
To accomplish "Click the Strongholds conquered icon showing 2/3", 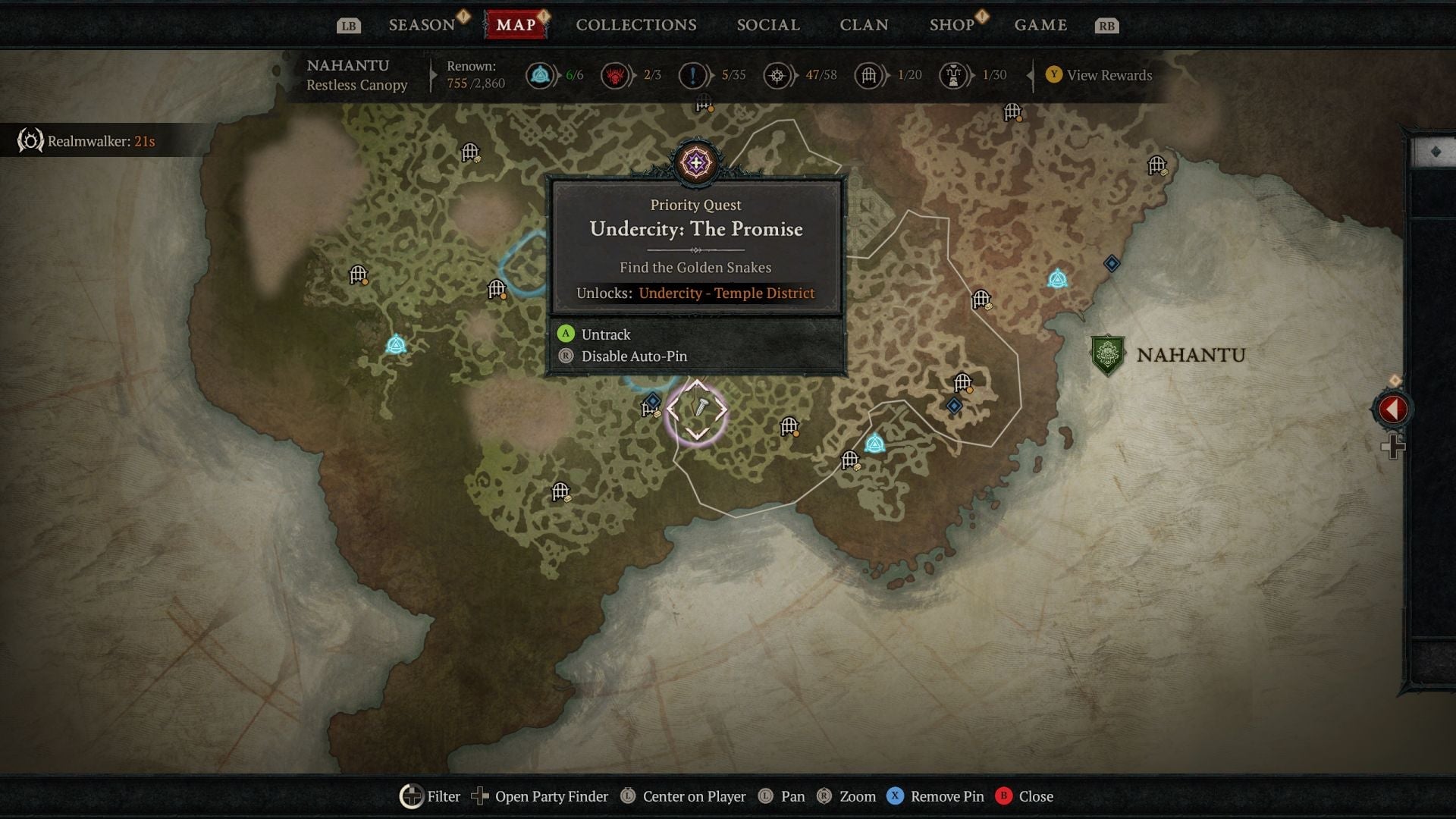I will (616, 75).
